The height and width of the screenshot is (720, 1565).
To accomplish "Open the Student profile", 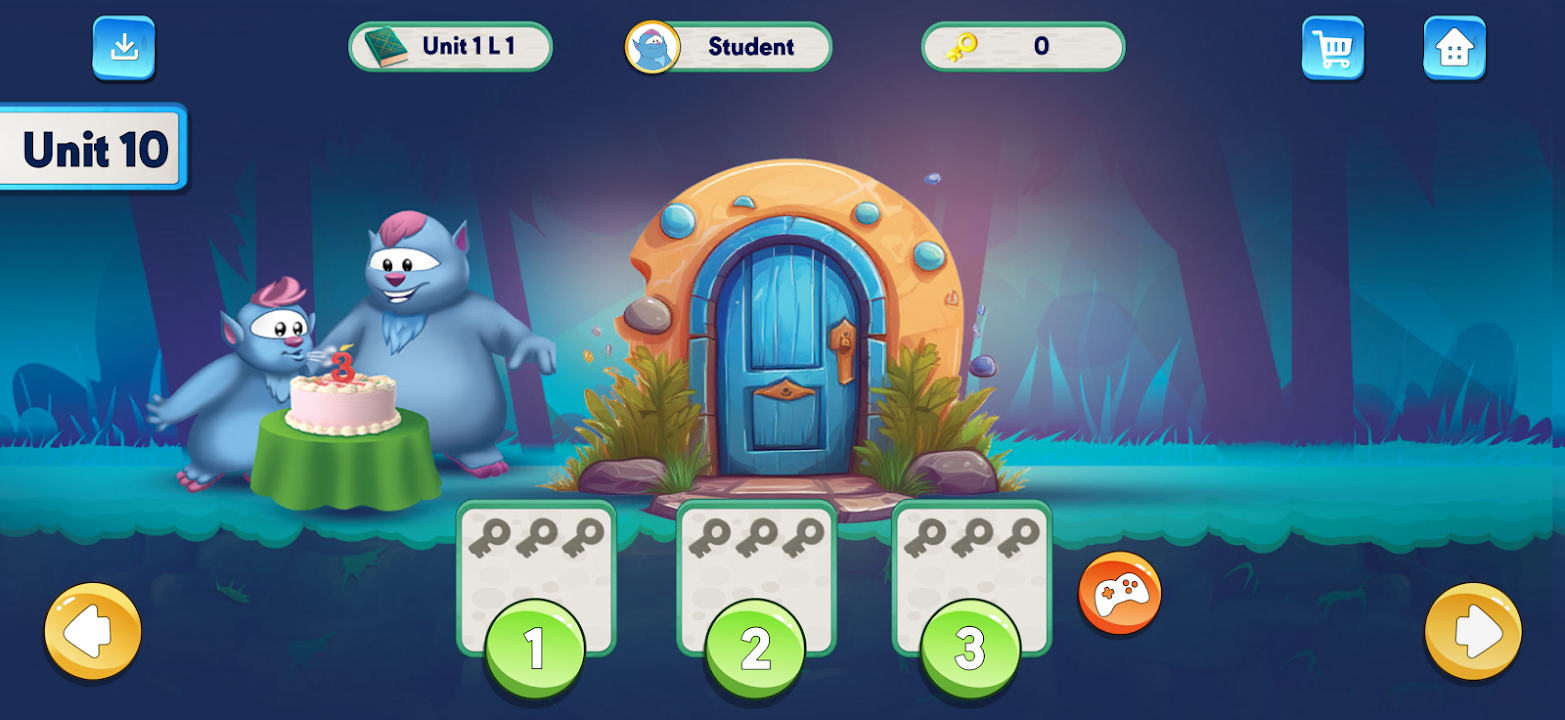I will pyautogui.click(x=728, y=47).
